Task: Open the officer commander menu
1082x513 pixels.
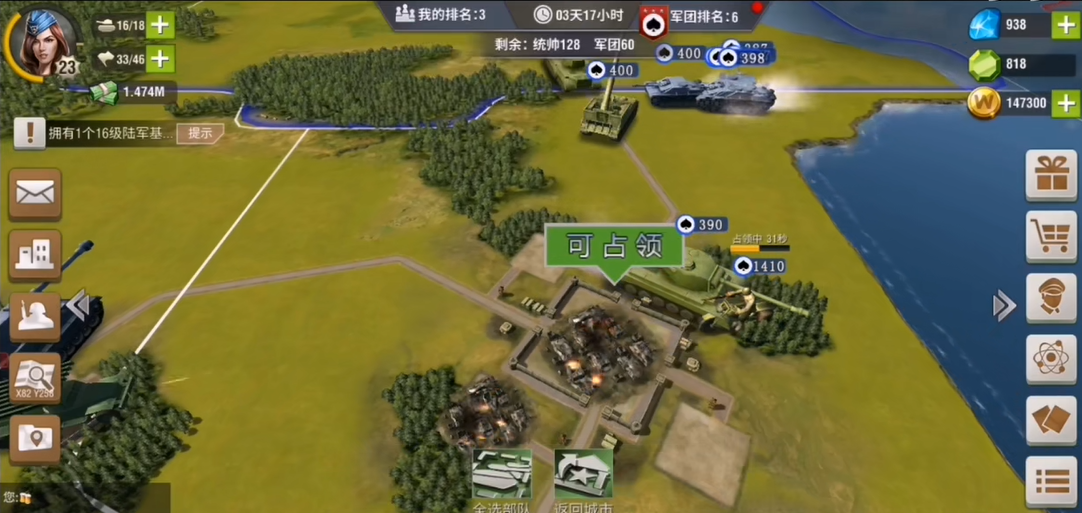Action: pyautogui.click(x=1051, y=299)
